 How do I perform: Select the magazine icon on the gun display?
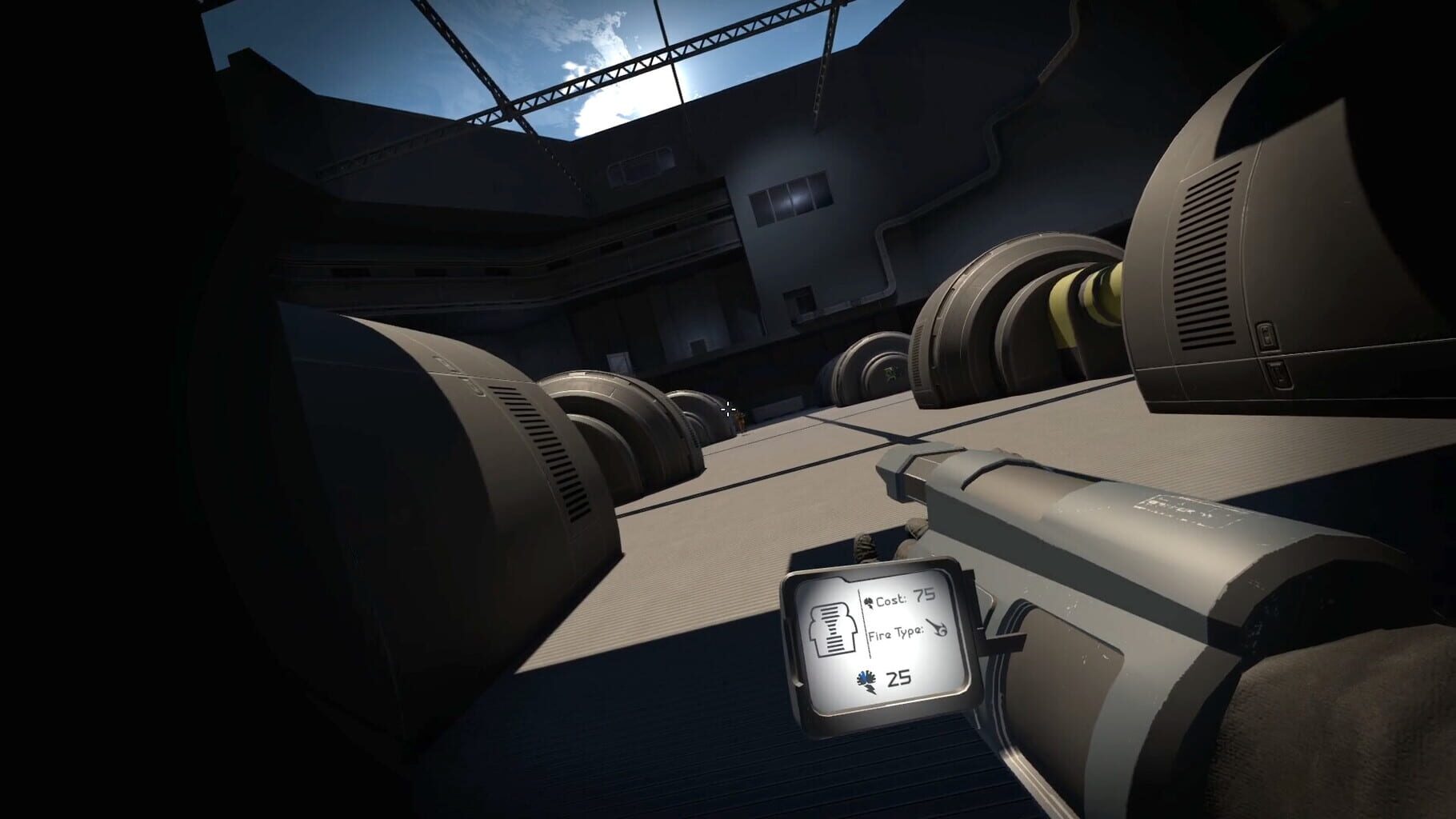831,629
